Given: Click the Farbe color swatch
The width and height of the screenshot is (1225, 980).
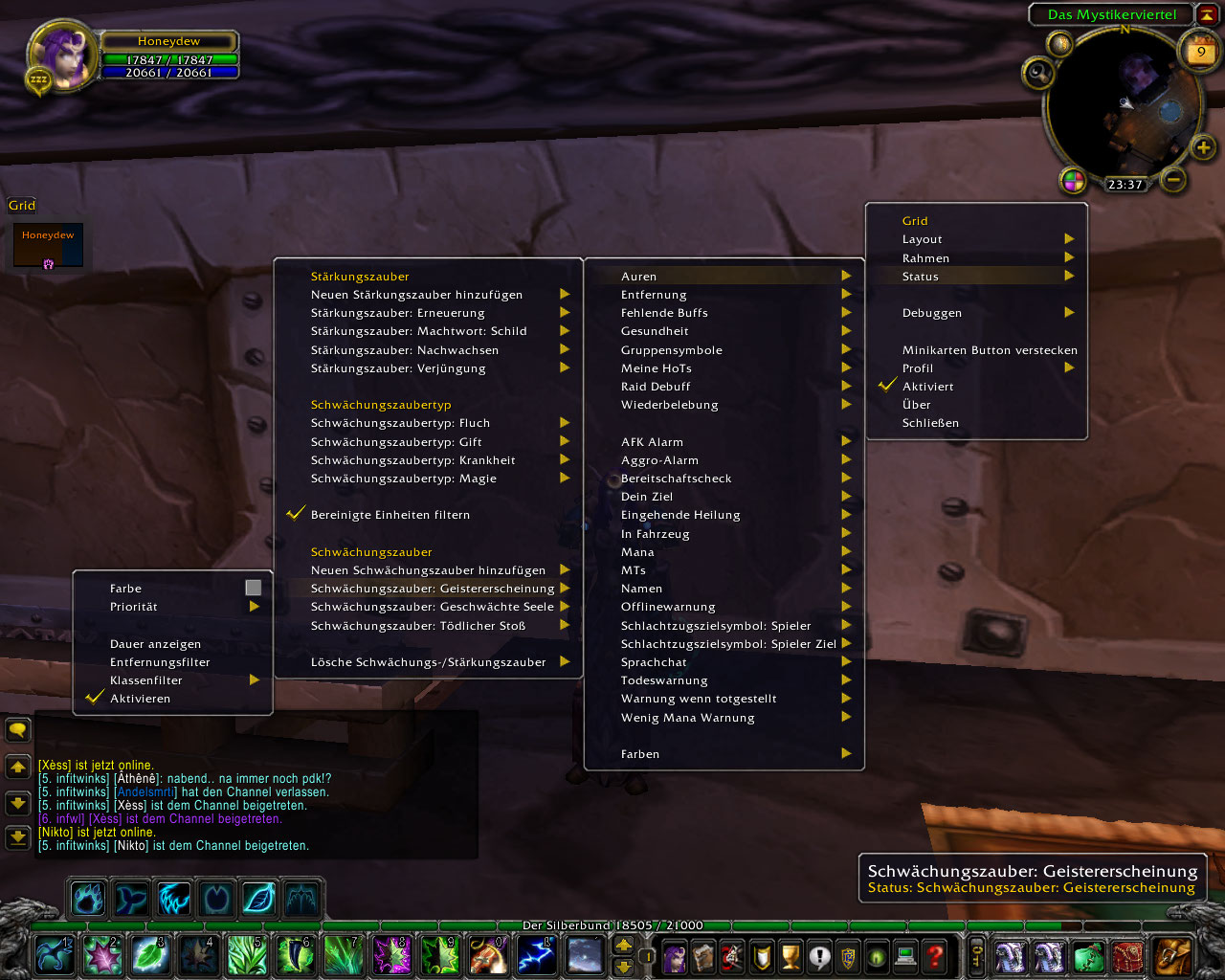Looking at the screenshot, I should click(253, 588).
